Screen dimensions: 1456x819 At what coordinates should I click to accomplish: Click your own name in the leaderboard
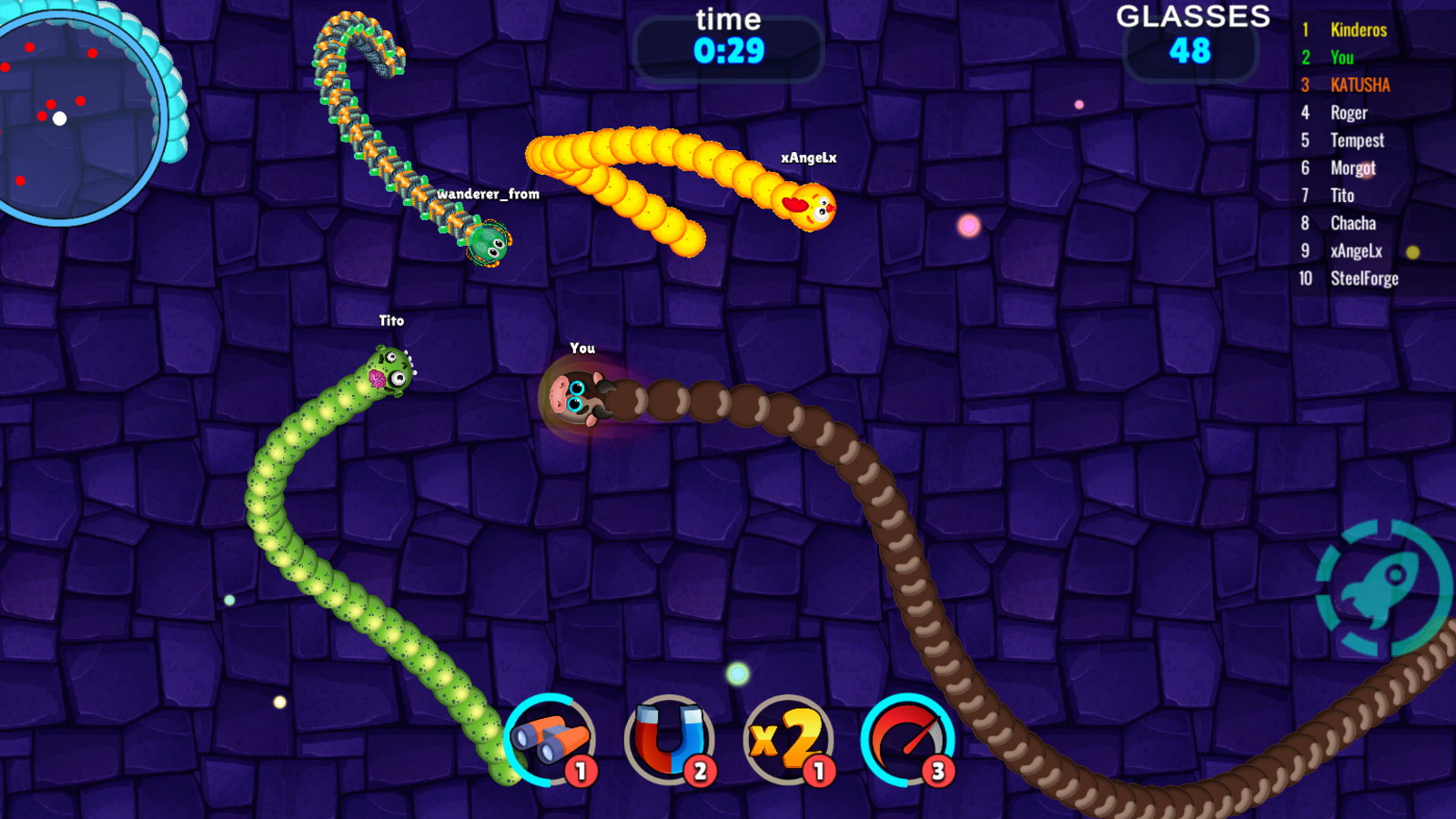[x=1342, y=57]
